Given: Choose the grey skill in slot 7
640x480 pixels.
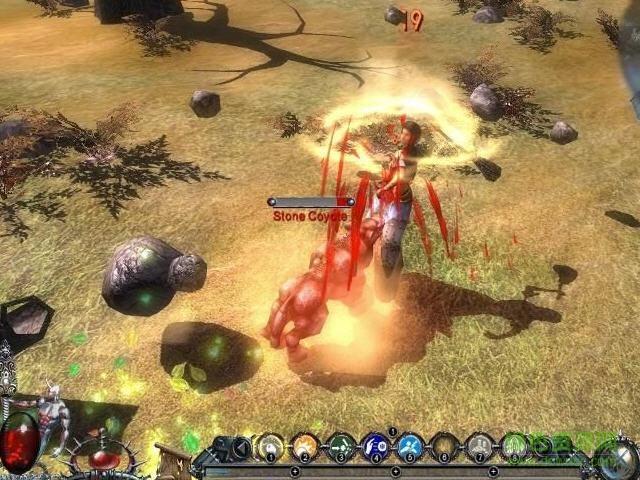Looking at the screenshot, I should pyautogui.click(x=480, y=447).
